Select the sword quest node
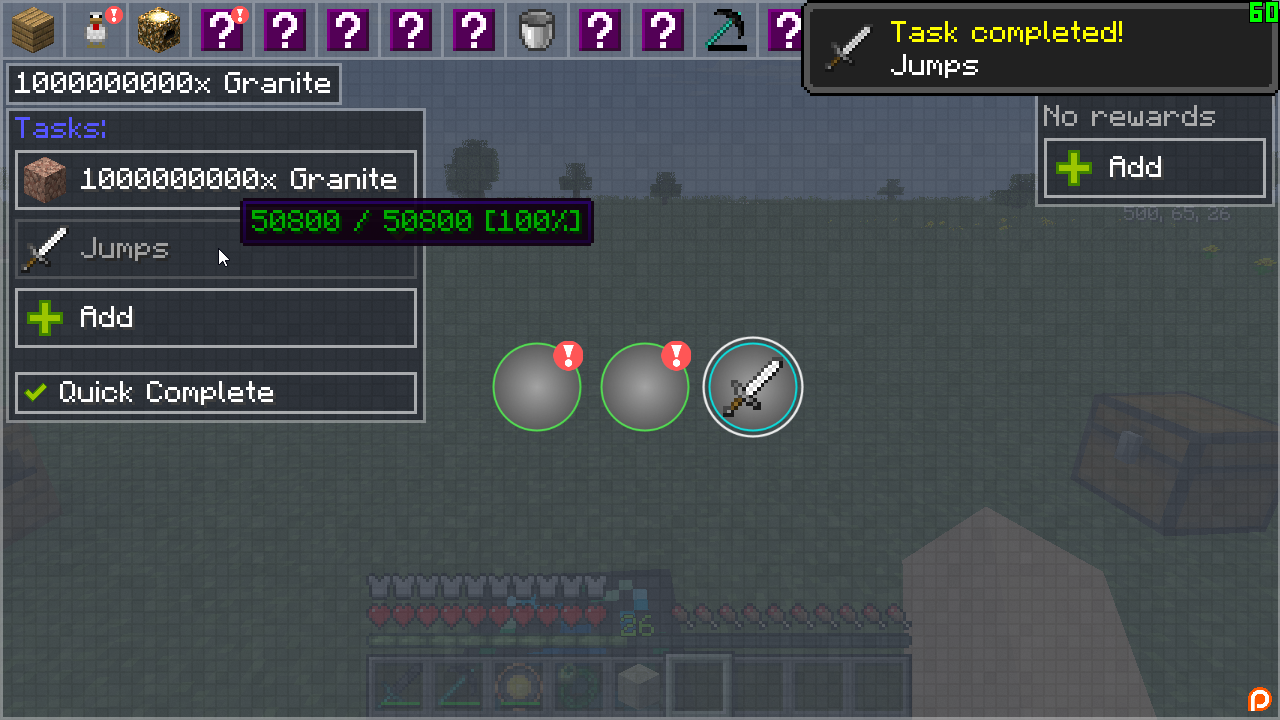 753,387
